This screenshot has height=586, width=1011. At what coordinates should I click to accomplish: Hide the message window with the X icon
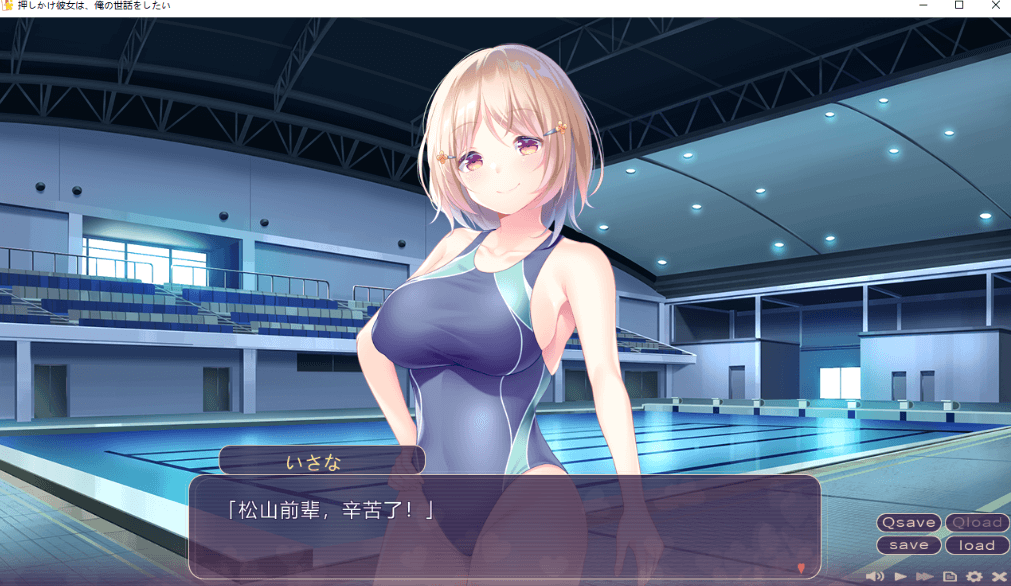[998, 577]
